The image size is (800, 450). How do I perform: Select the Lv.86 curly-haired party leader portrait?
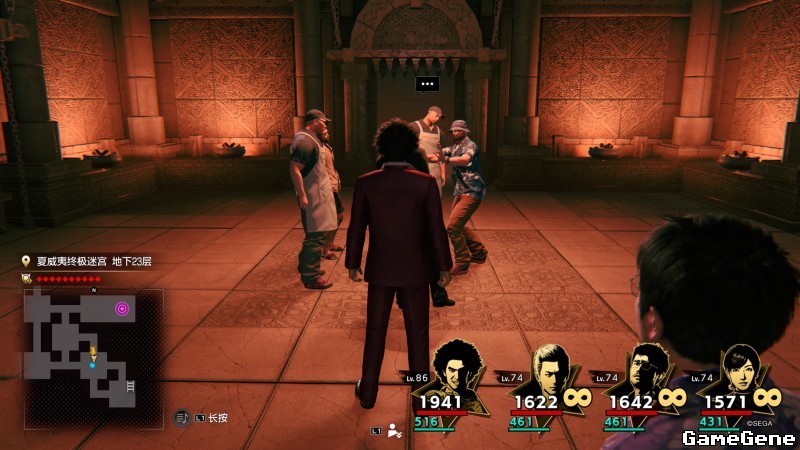tap(460, 371)
